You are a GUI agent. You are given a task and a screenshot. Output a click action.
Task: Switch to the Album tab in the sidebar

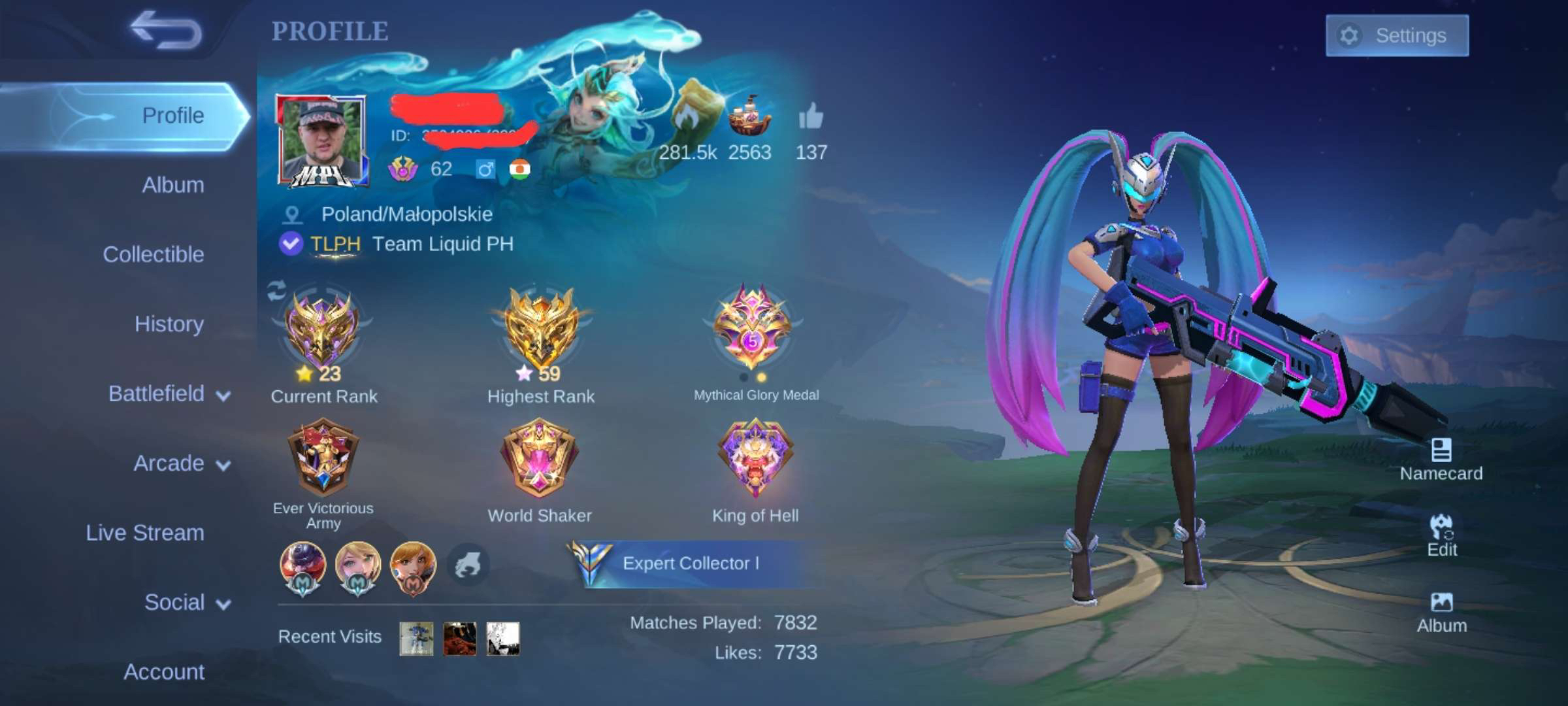172,185
